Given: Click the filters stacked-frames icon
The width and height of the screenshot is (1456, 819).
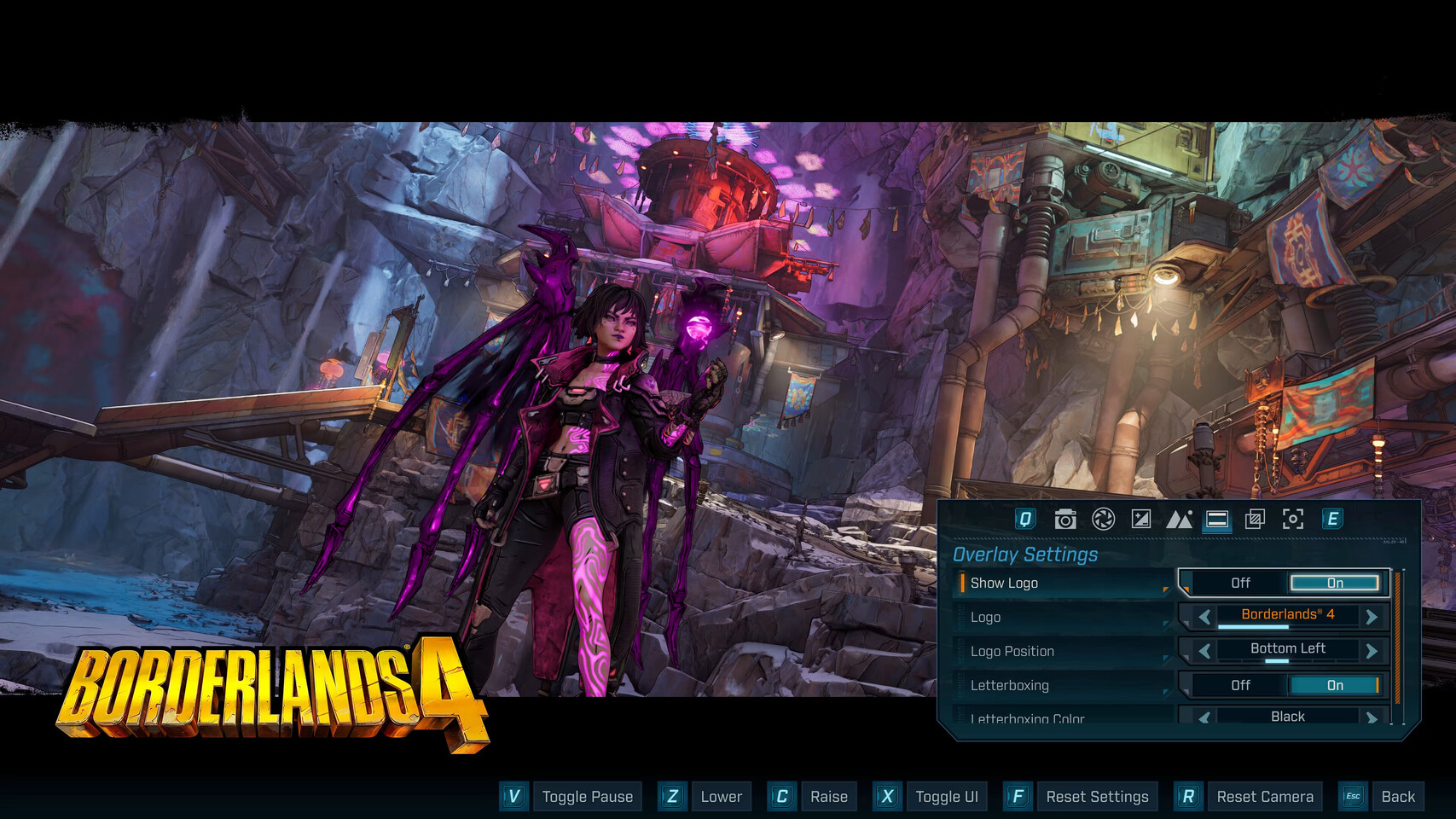Looking at the screenshot, I should pyautogui.click(x=1254, y=519).
